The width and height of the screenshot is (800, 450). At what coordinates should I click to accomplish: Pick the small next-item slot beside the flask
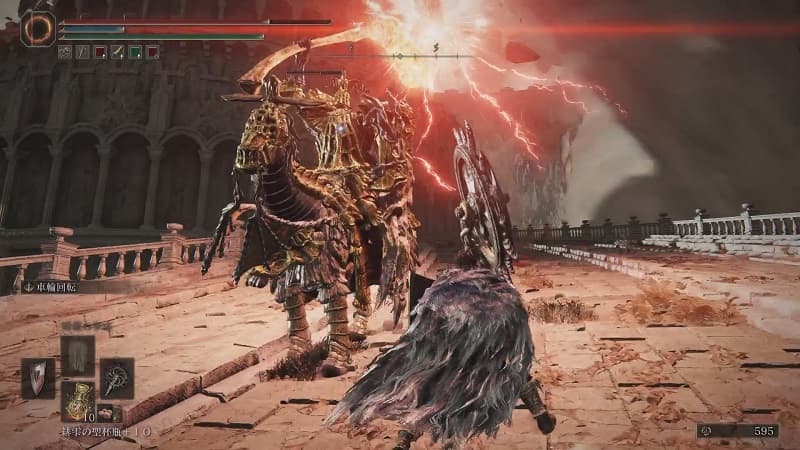104,412
